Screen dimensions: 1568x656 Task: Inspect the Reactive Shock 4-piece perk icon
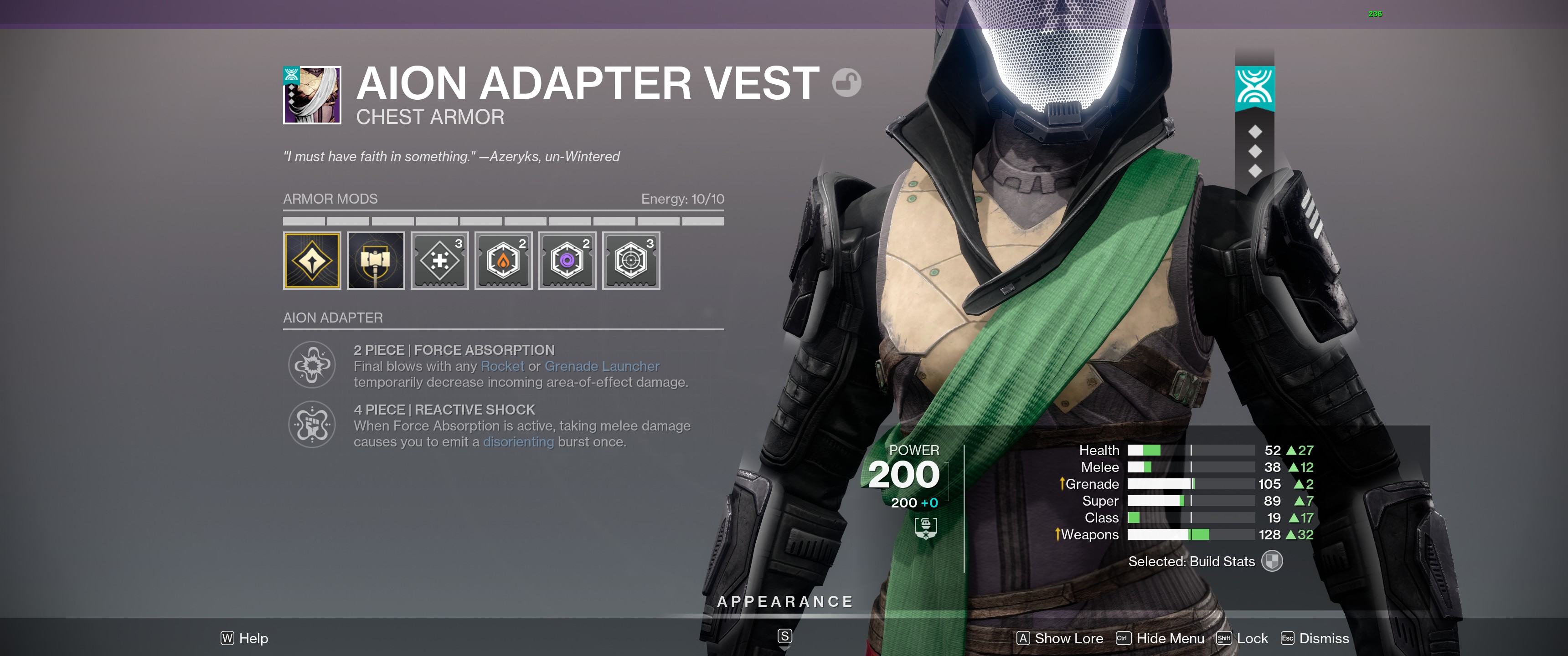pyautogui.click(x=312, y=425)
